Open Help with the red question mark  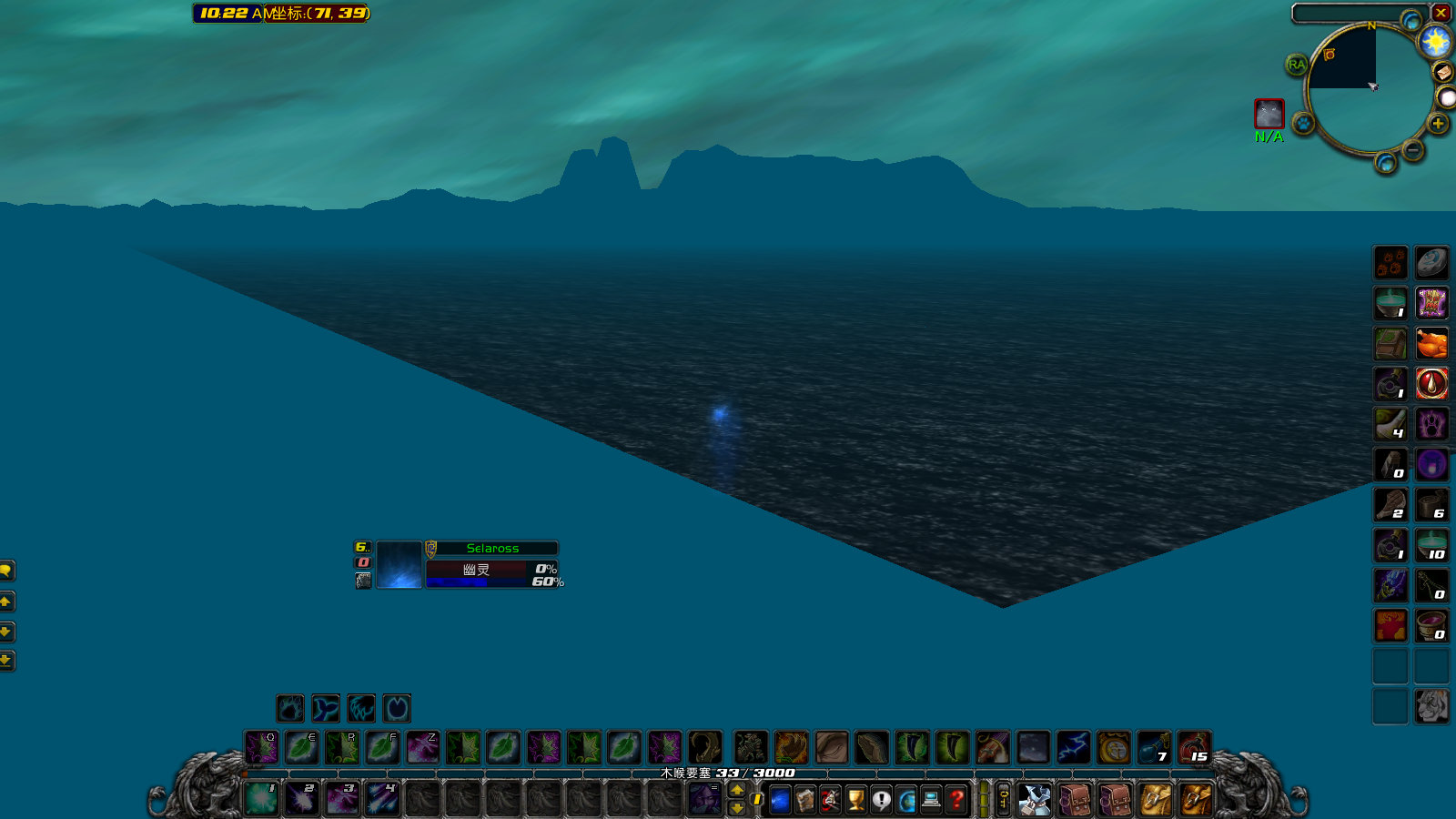point(957,799)
